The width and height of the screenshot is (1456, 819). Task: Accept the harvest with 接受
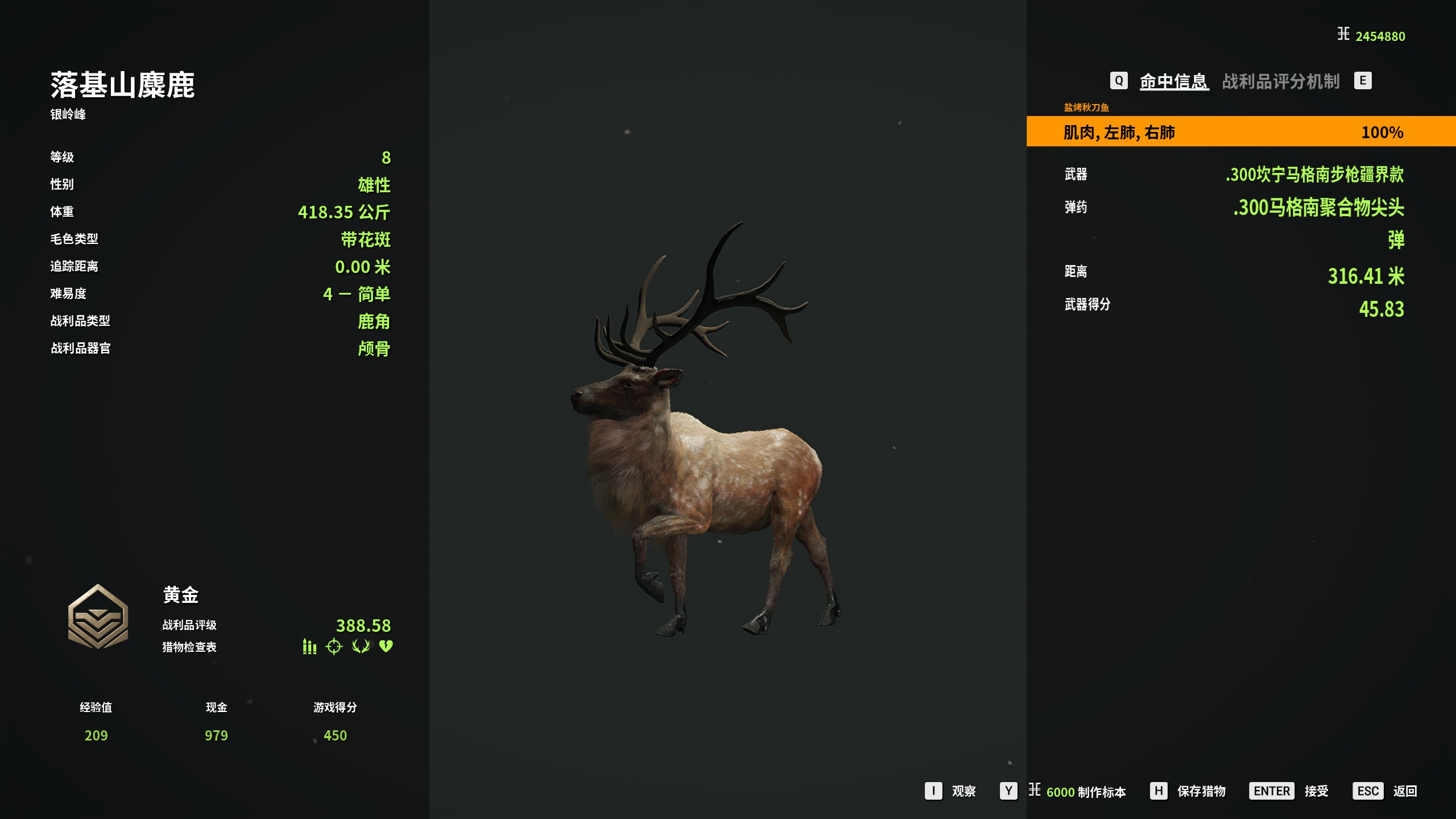pyautogui.click(x=1316, y=791)
